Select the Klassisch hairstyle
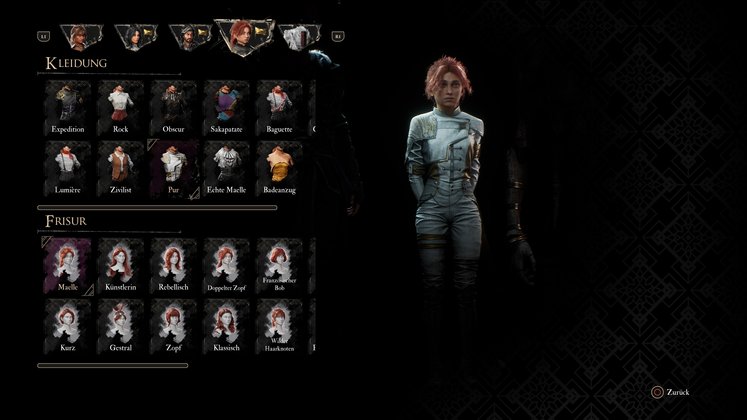 point(227,324)
